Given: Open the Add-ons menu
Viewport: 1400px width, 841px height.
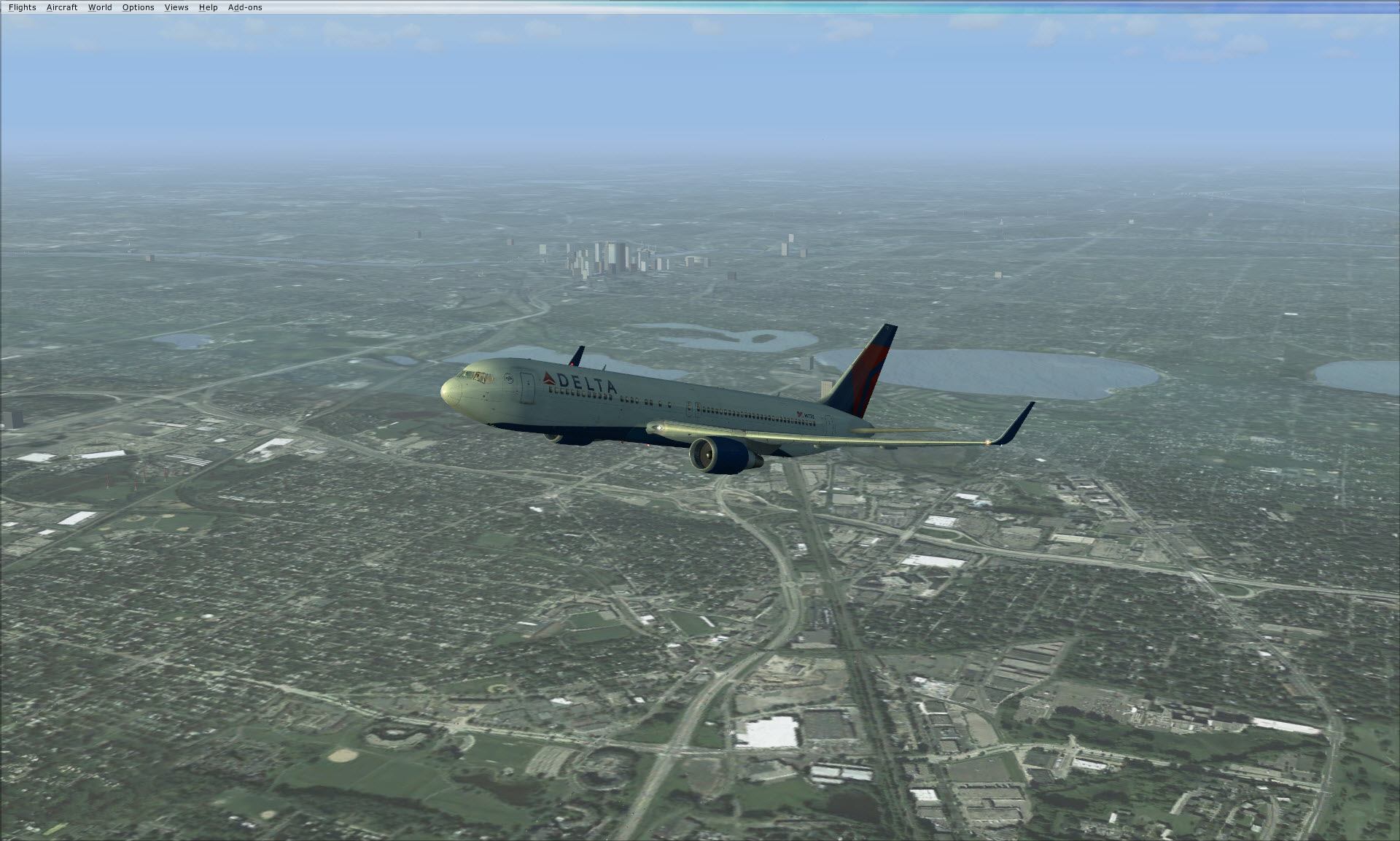Looking at the screenshot, I should pyautogui.click(x=245, y=7).
